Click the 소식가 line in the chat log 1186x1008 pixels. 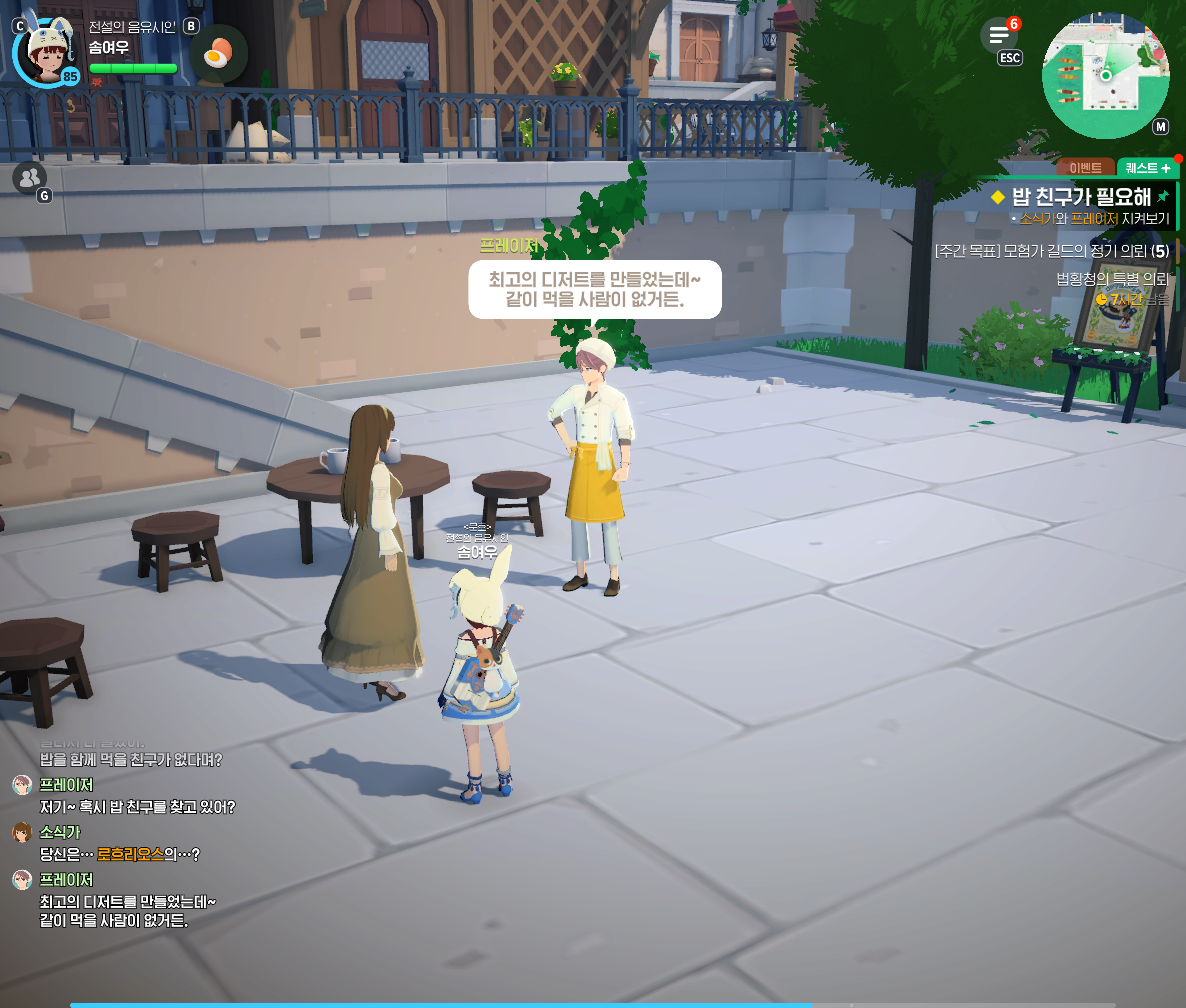click(120, 854)
